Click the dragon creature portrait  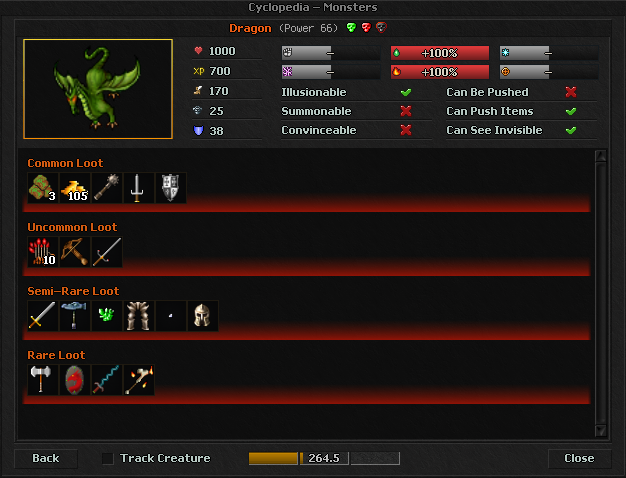(98, 89)
